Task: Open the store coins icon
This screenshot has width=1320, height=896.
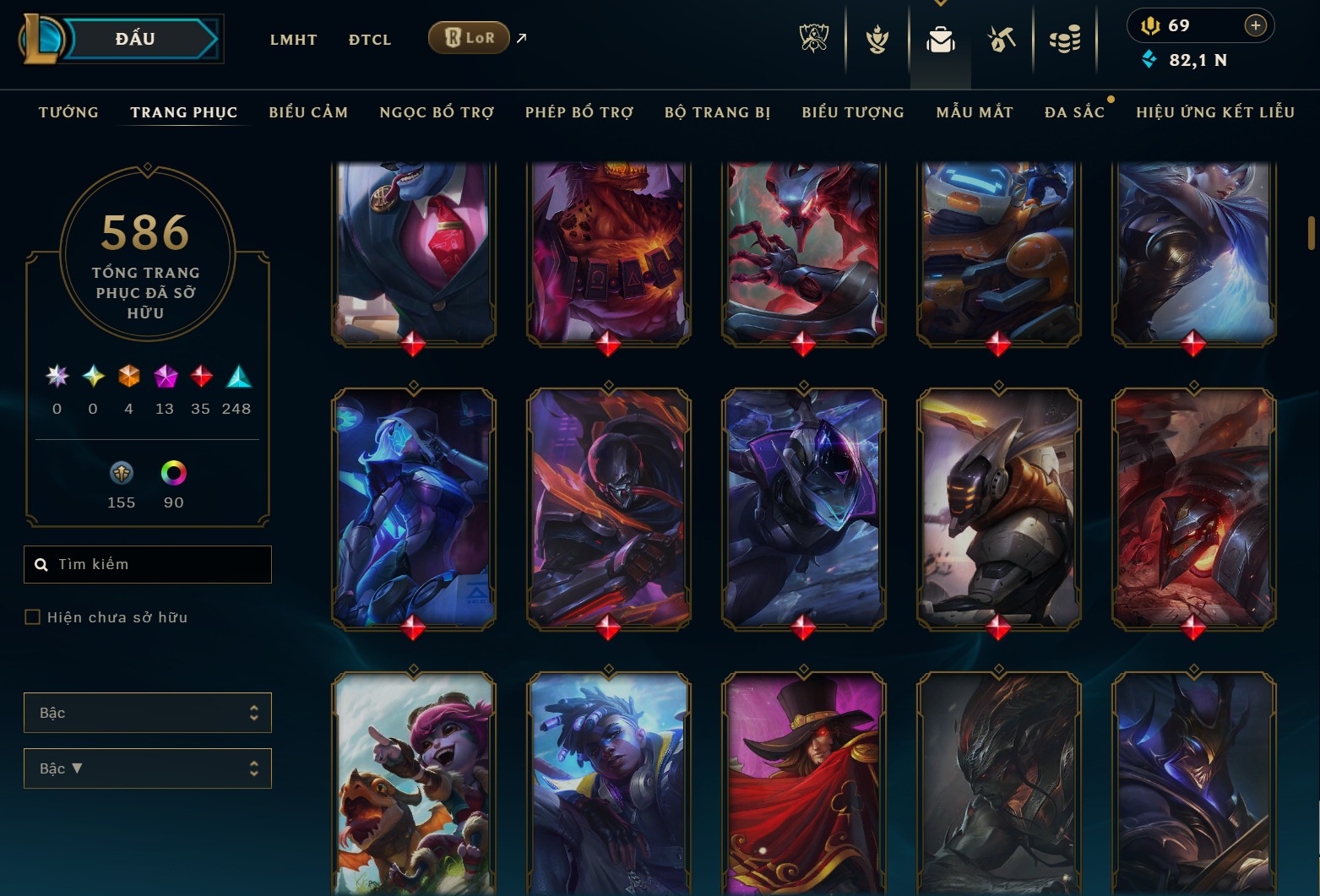Action: [x=1064, y=39]
